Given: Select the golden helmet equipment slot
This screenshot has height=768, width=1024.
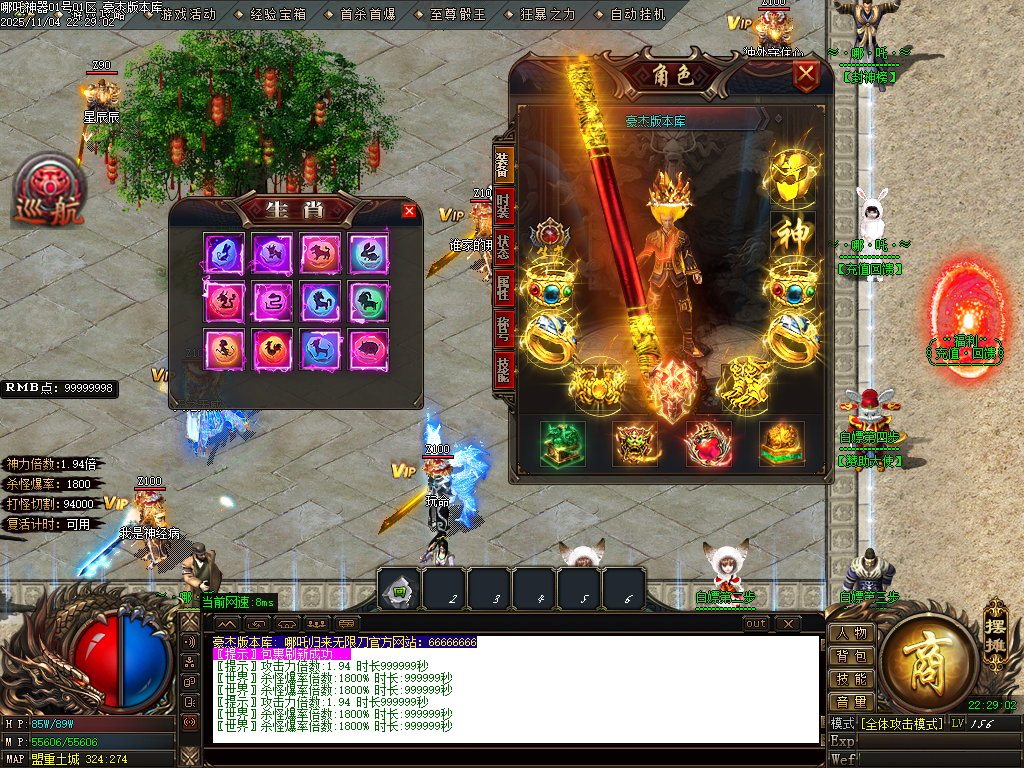Looking at the screenshot, I should pyautogui.click(x=792, y=173).
